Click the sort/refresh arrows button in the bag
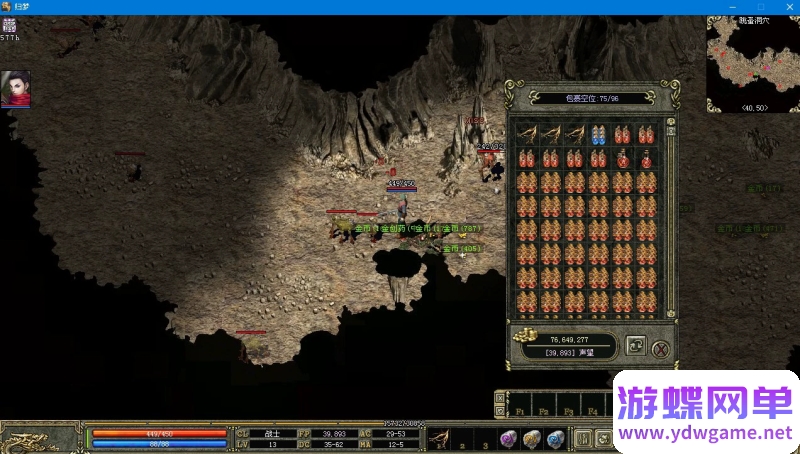 point(635,346)
